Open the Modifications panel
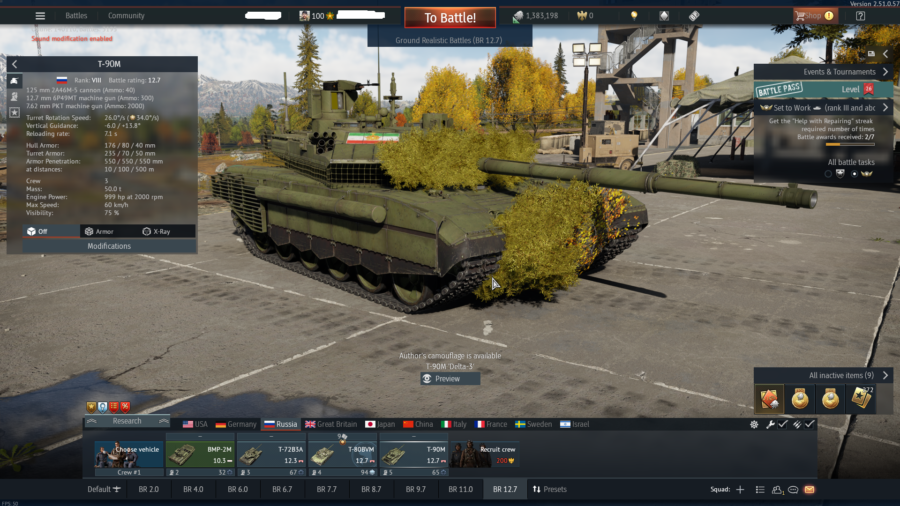This screenshot has width=900, height=506. pyautogui.click(x=109, y=246)
